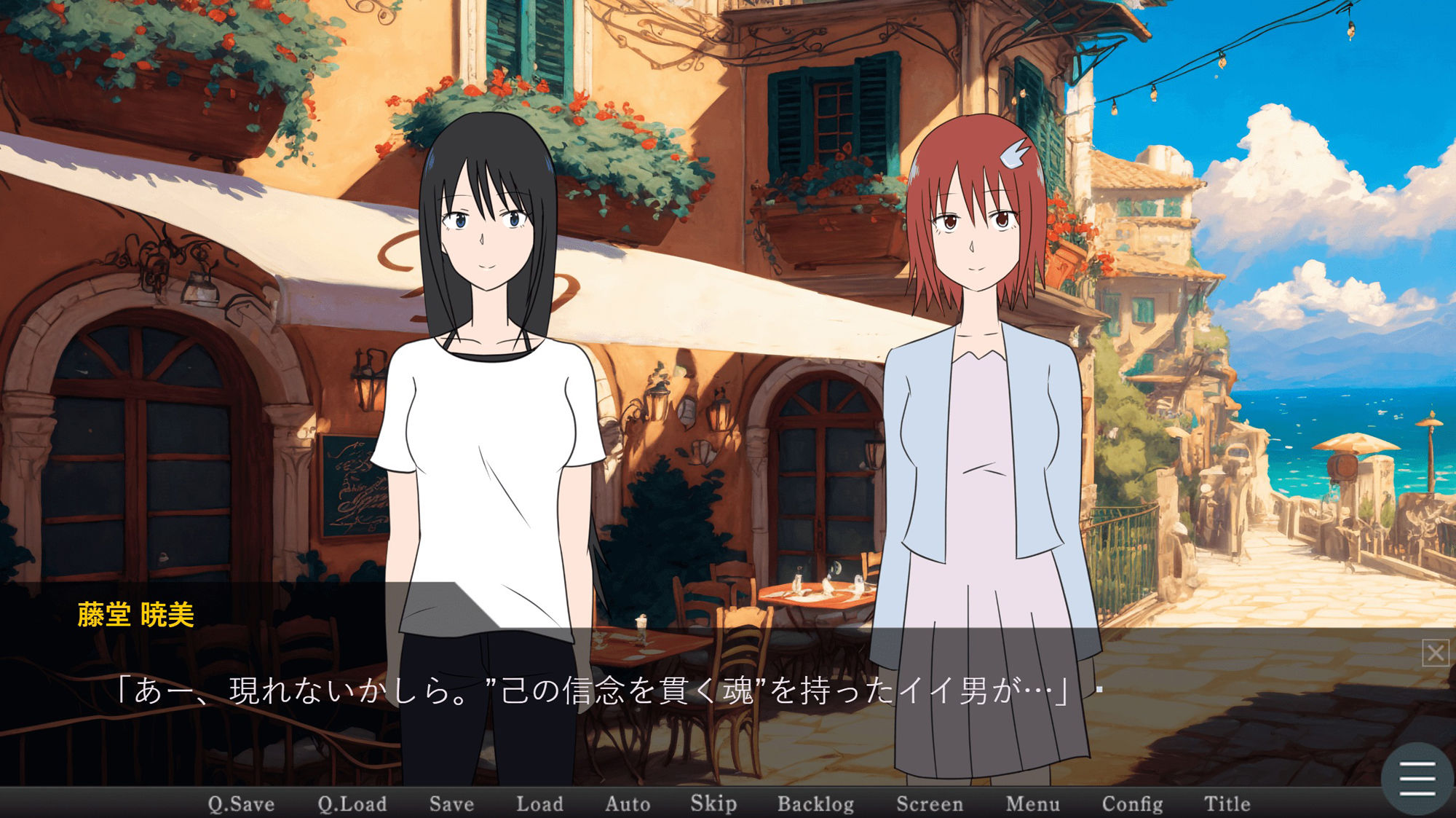This screenshot has width=1456, height=818.
Task: Toggle Skip mode on
Action: point(714,804)
